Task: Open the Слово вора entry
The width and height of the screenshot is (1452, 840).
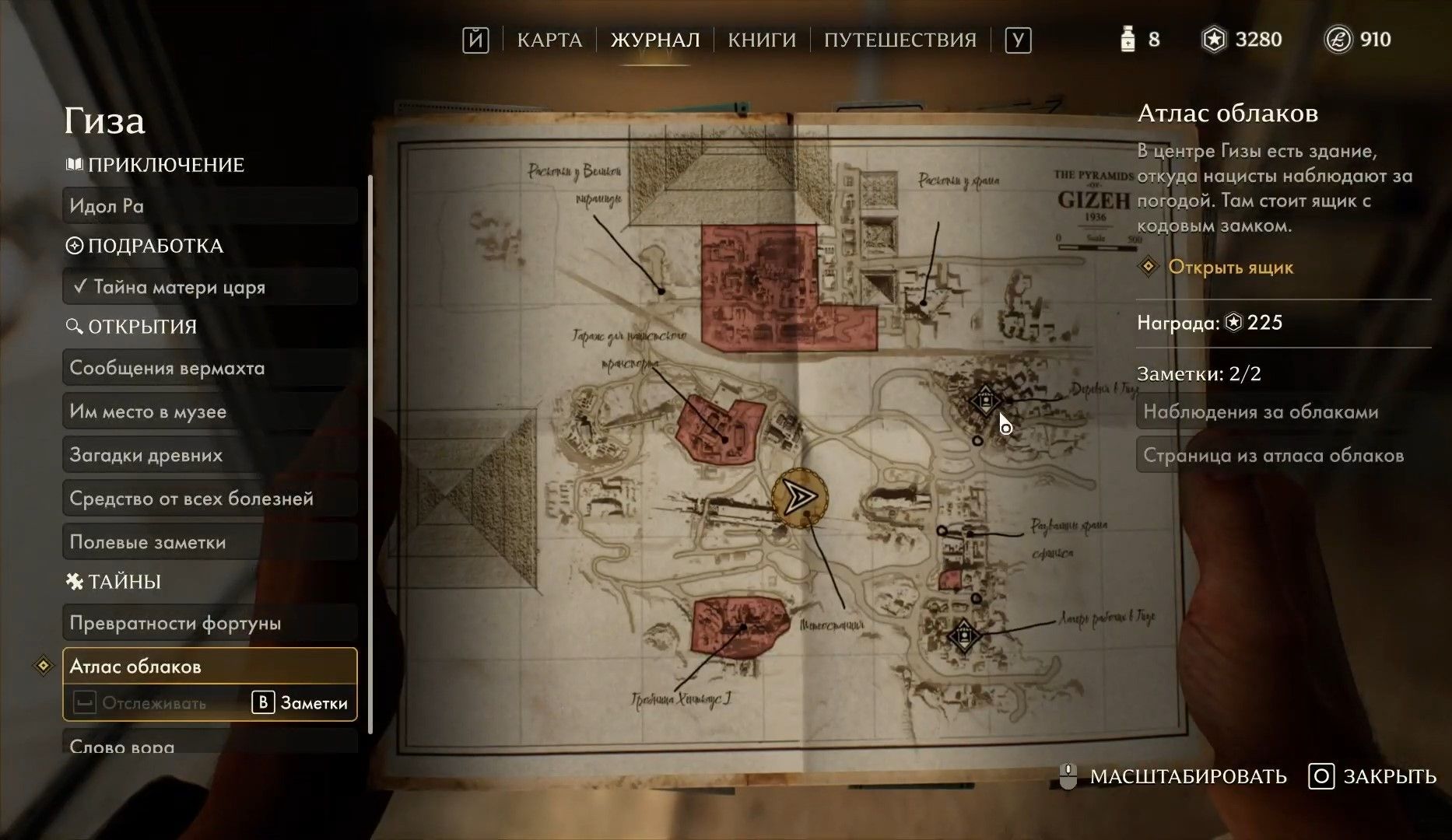Action: 209,745
